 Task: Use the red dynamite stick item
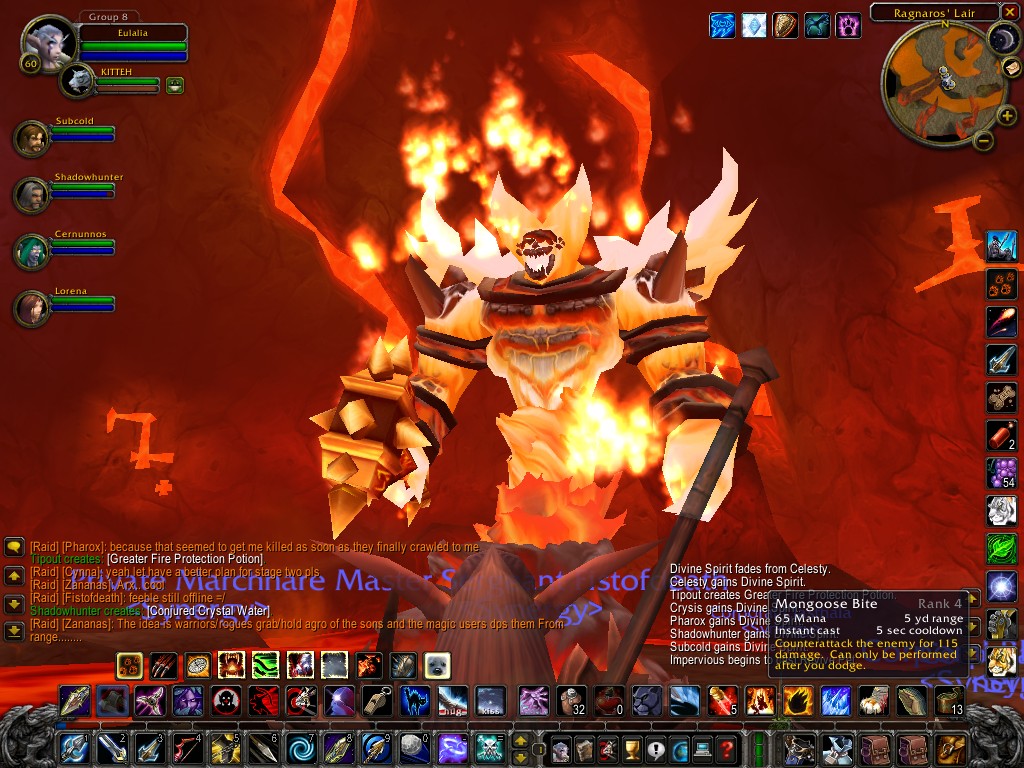click(1001, 435)
